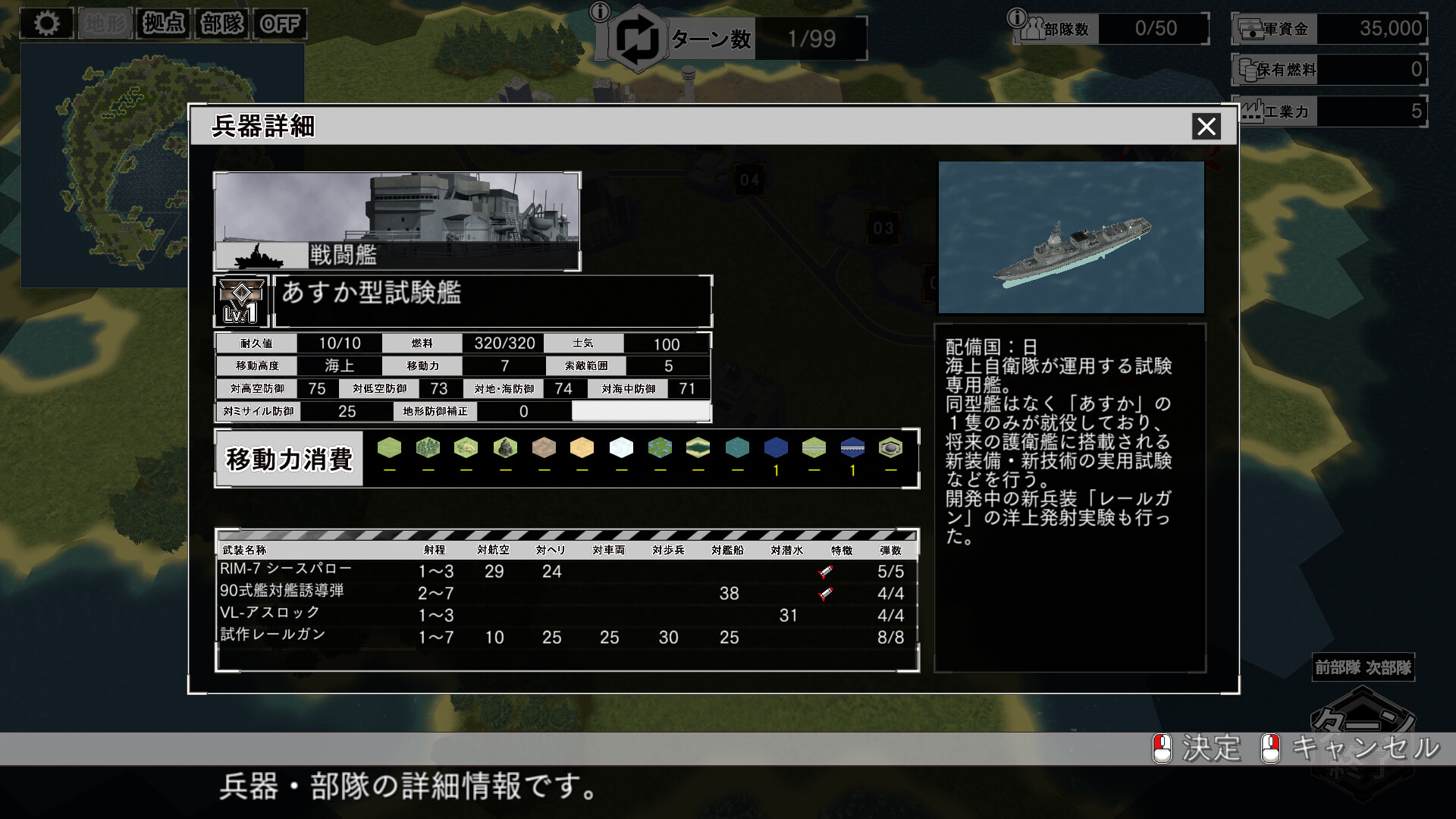Select the deep ocean hex in 移動力消費 row
The width and height of the screenshot is (1456, 819).
(775, 448)
